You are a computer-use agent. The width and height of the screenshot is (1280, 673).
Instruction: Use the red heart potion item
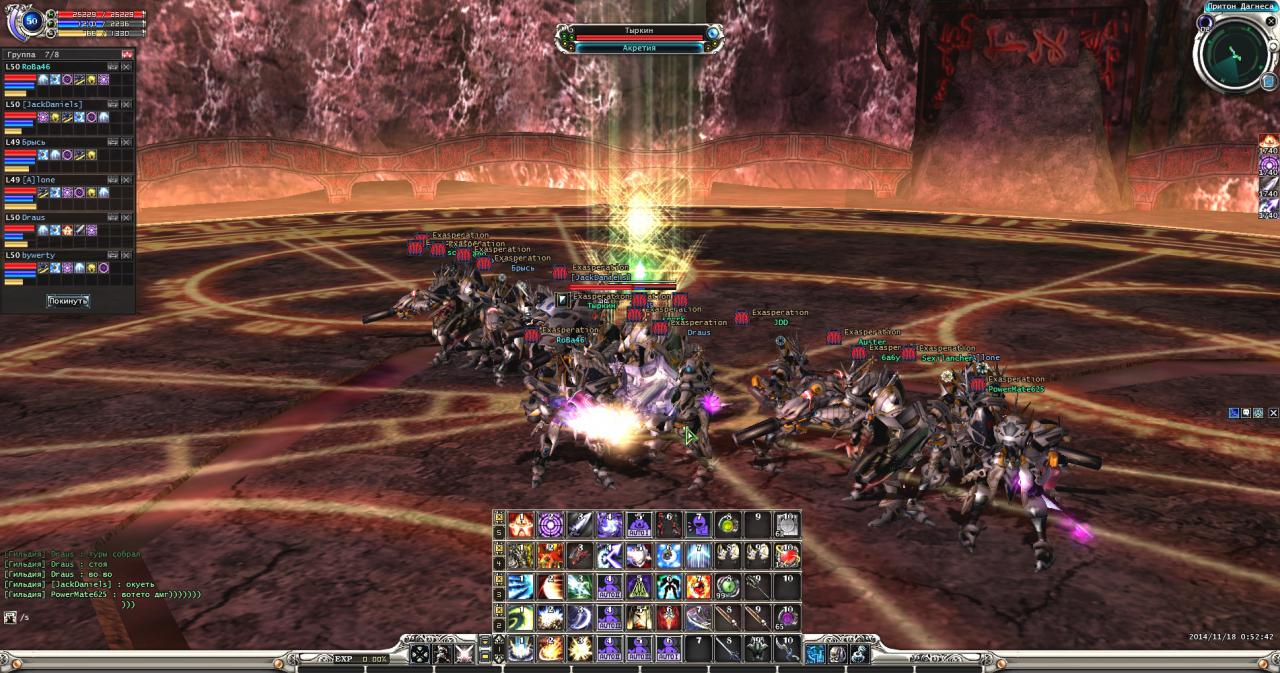[x=787, y=555]
